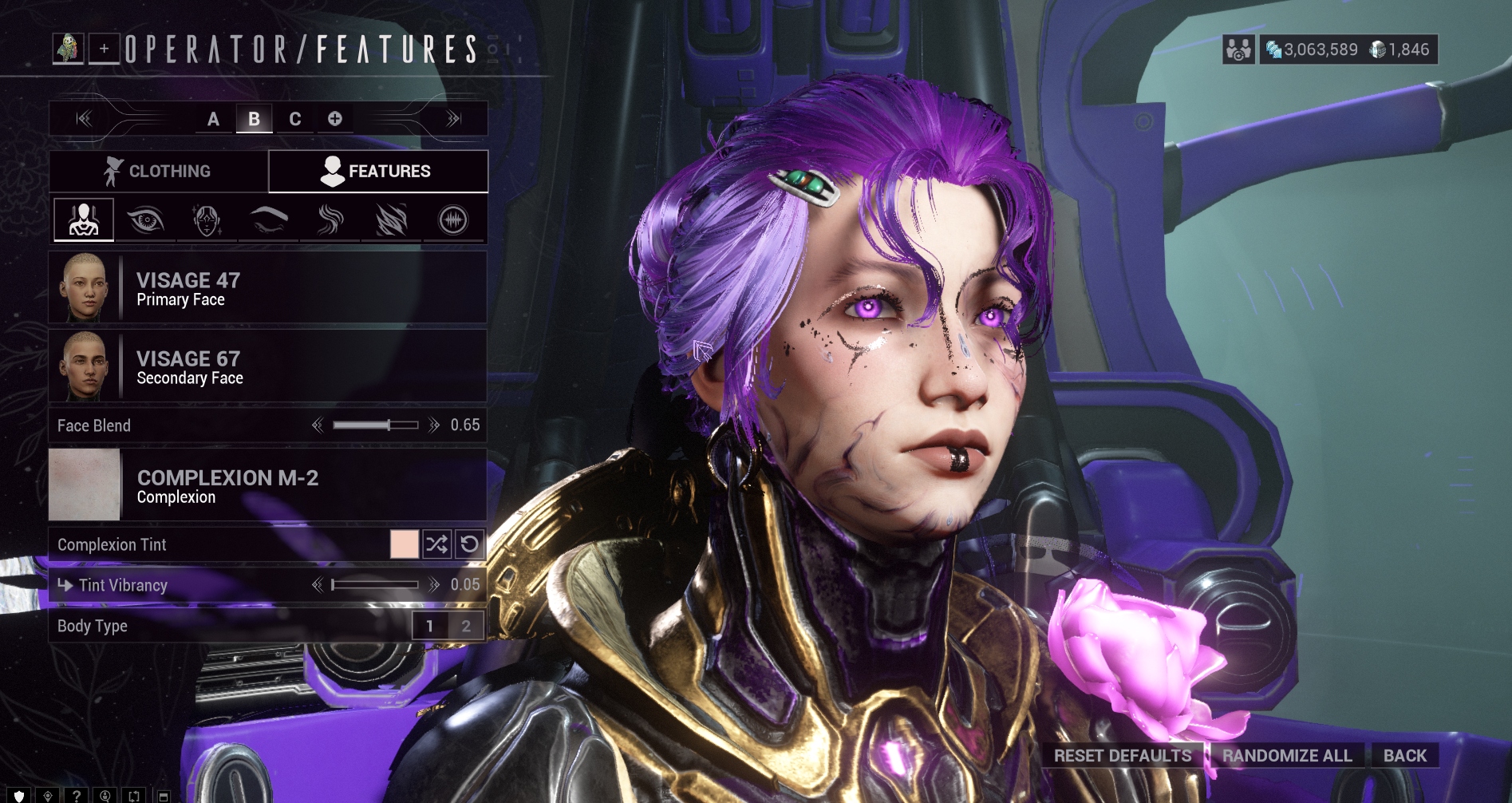Open the eye features category

coord(145,220)
